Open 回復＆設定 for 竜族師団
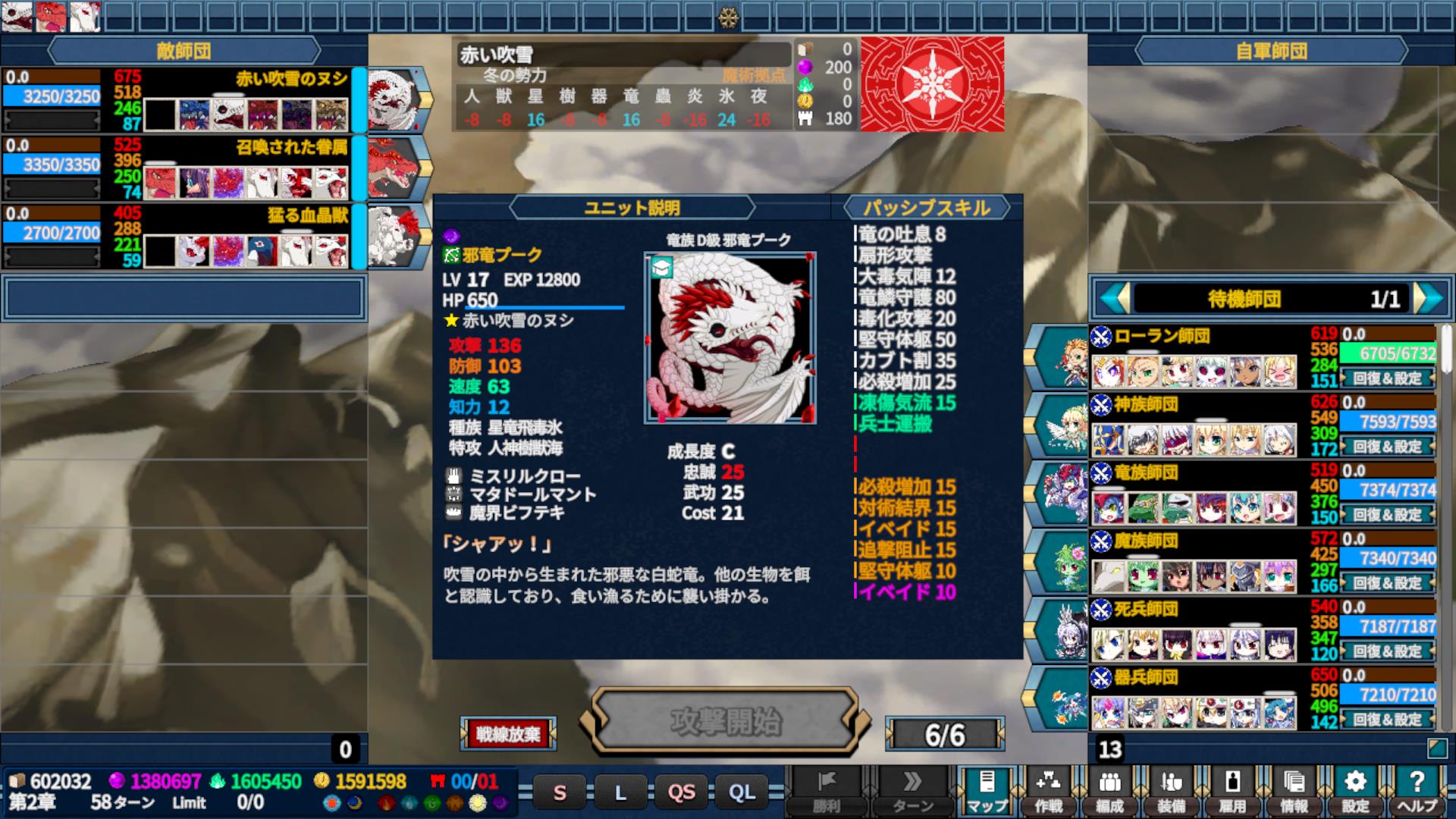Screen dimensions: 1456x819 [1387, 515]
